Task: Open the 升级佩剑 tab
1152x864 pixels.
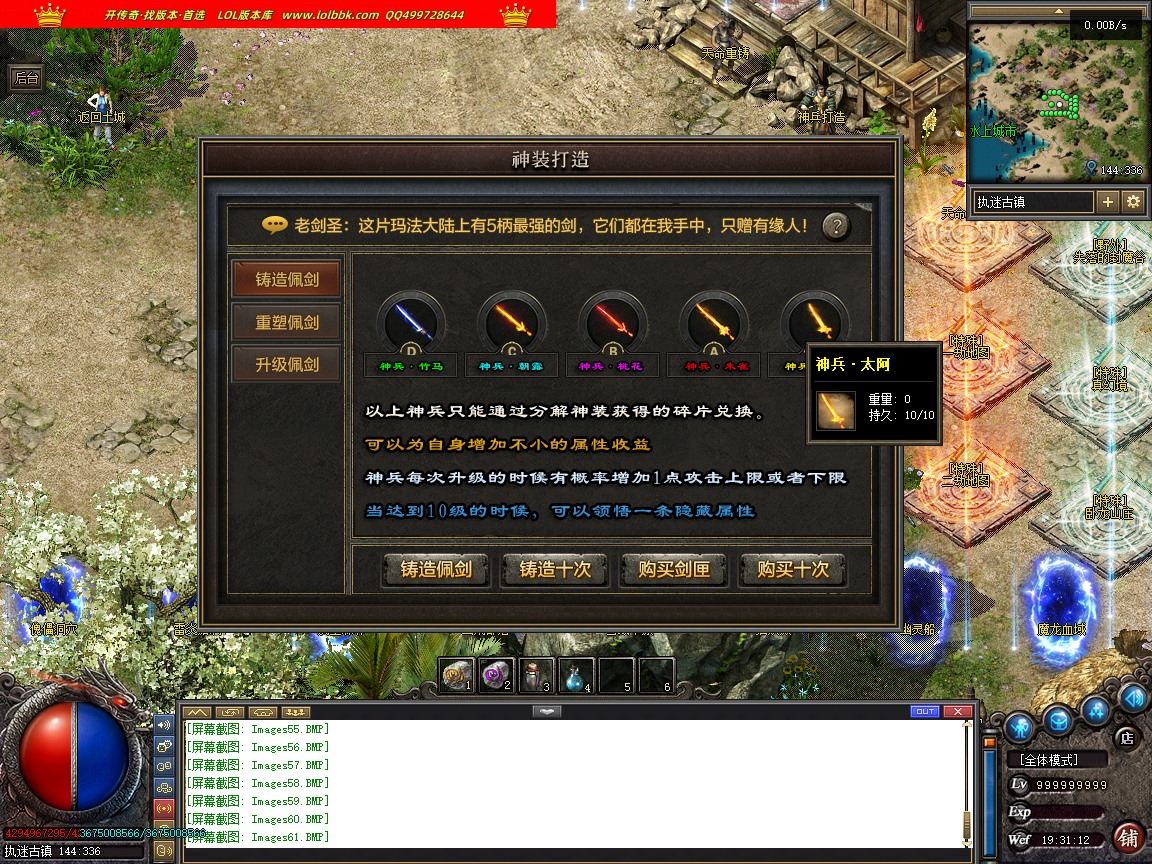Action: coord(286,364)
